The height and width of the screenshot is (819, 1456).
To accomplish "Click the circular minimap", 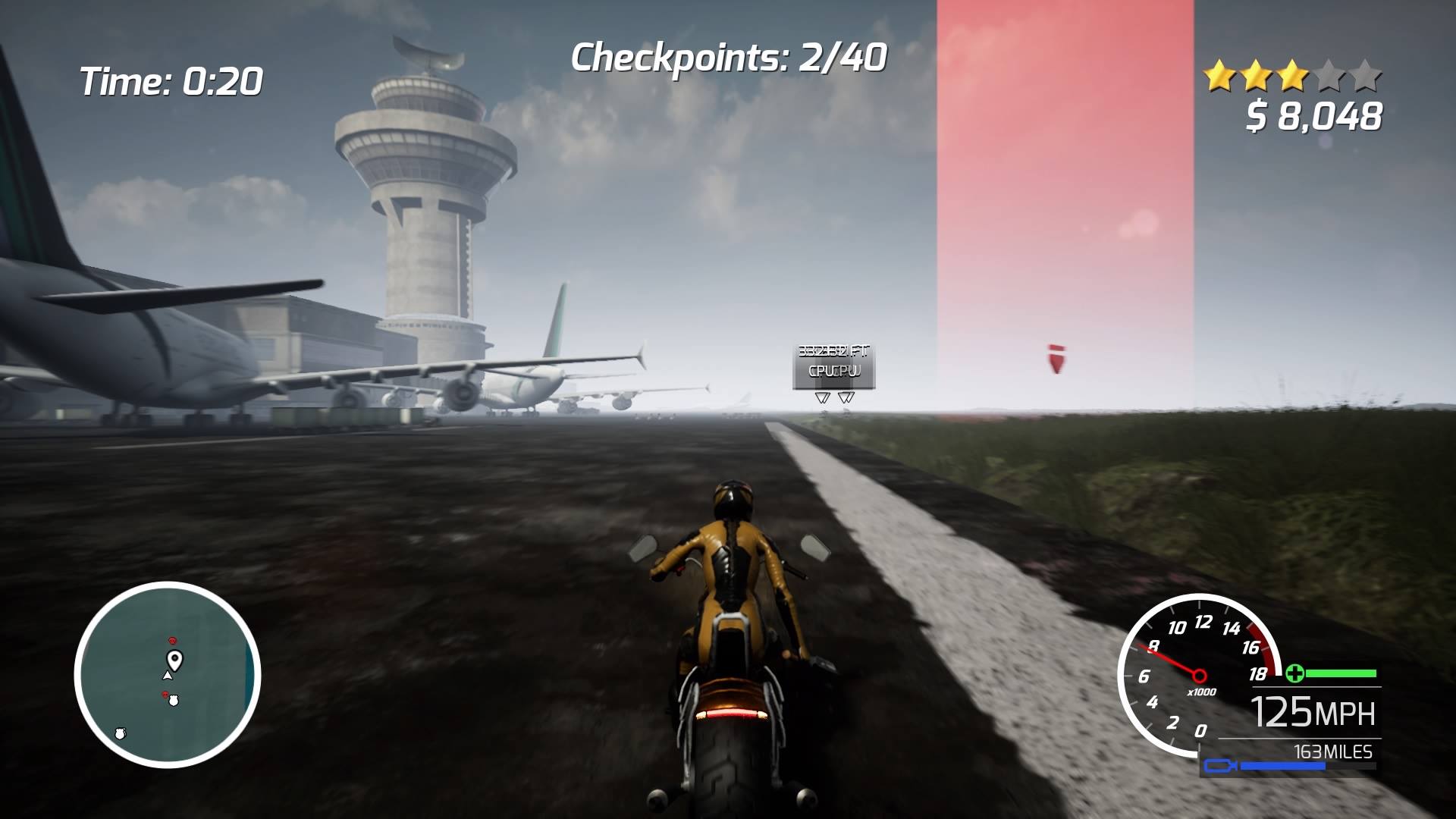I will (168, 674).
